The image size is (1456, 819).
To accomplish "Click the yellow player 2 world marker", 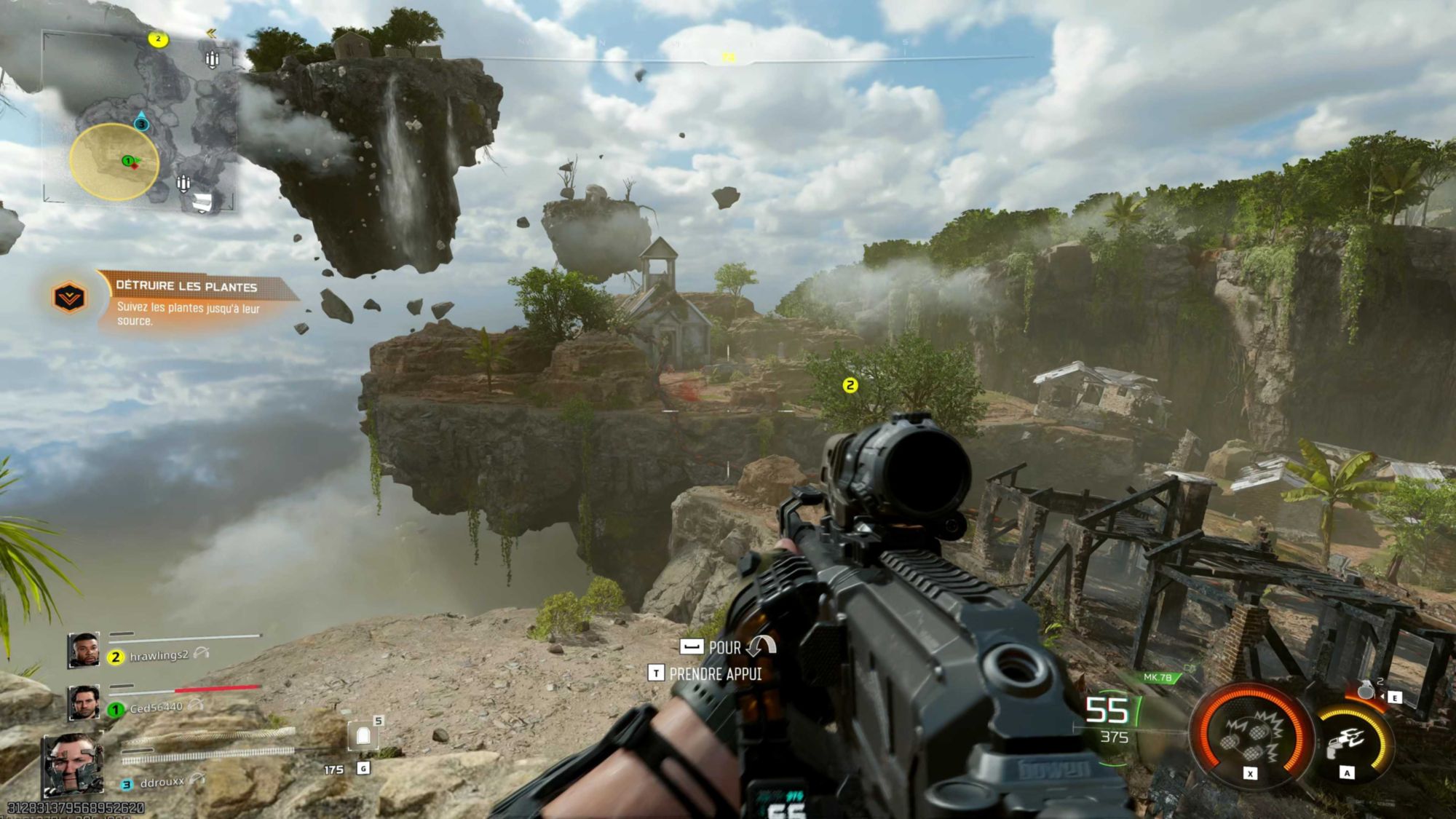I will [x=850, y=385].
